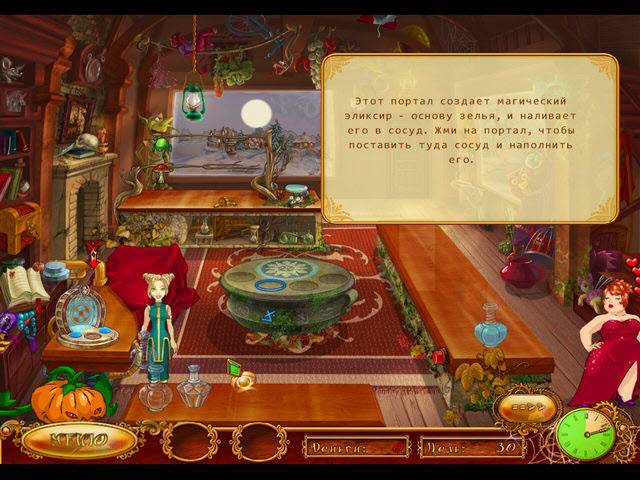Click the orange oval button above the clock
Image resolution: width=640 pixels, height=480 pixels.
[x=525, y=406]
